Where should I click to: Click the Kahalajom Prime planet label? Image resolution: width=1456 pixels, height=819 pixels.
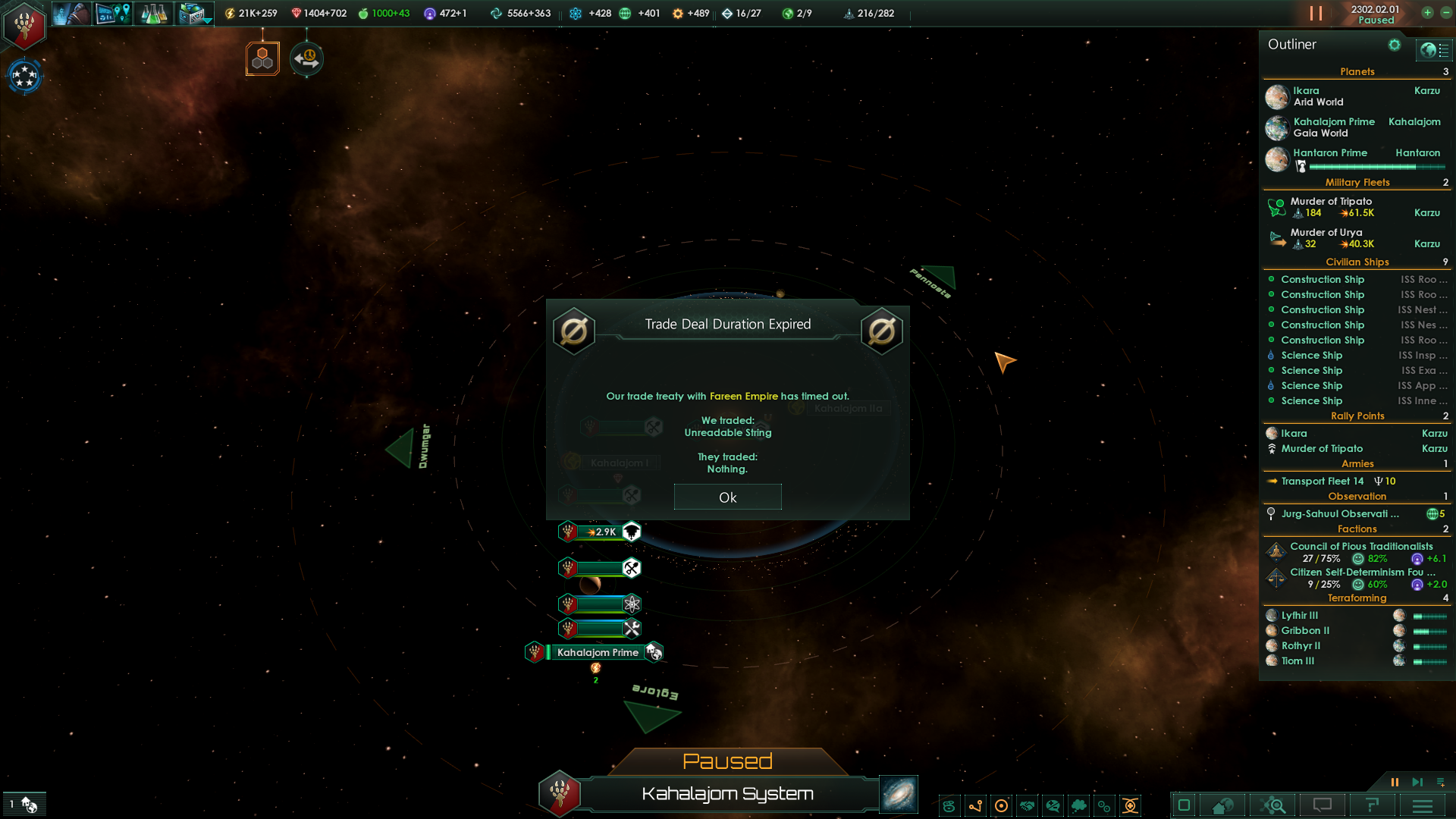[x=598, y=653]
